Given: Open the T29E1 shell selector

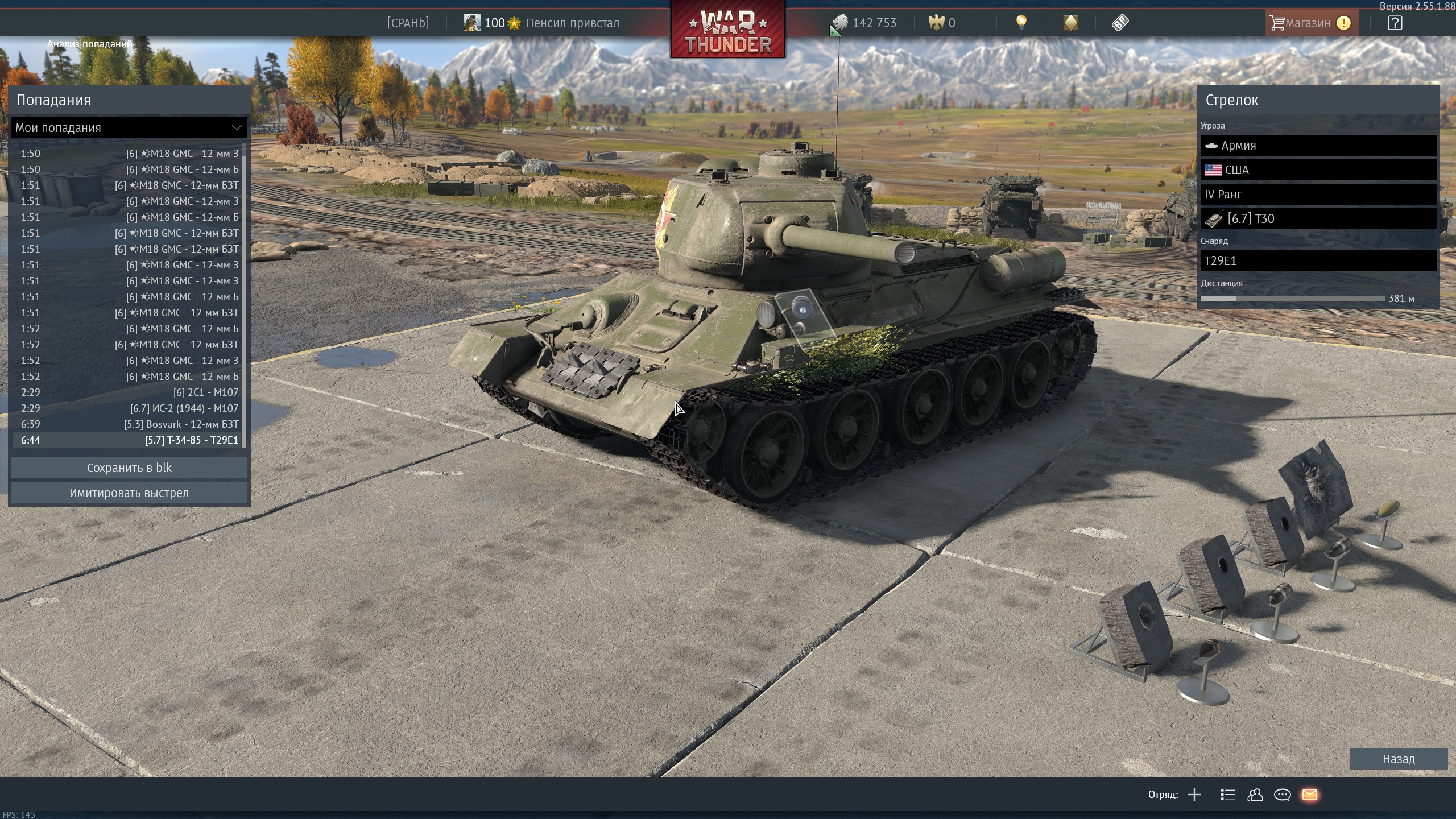Looking at the screenshot, I should [1318, 261].
